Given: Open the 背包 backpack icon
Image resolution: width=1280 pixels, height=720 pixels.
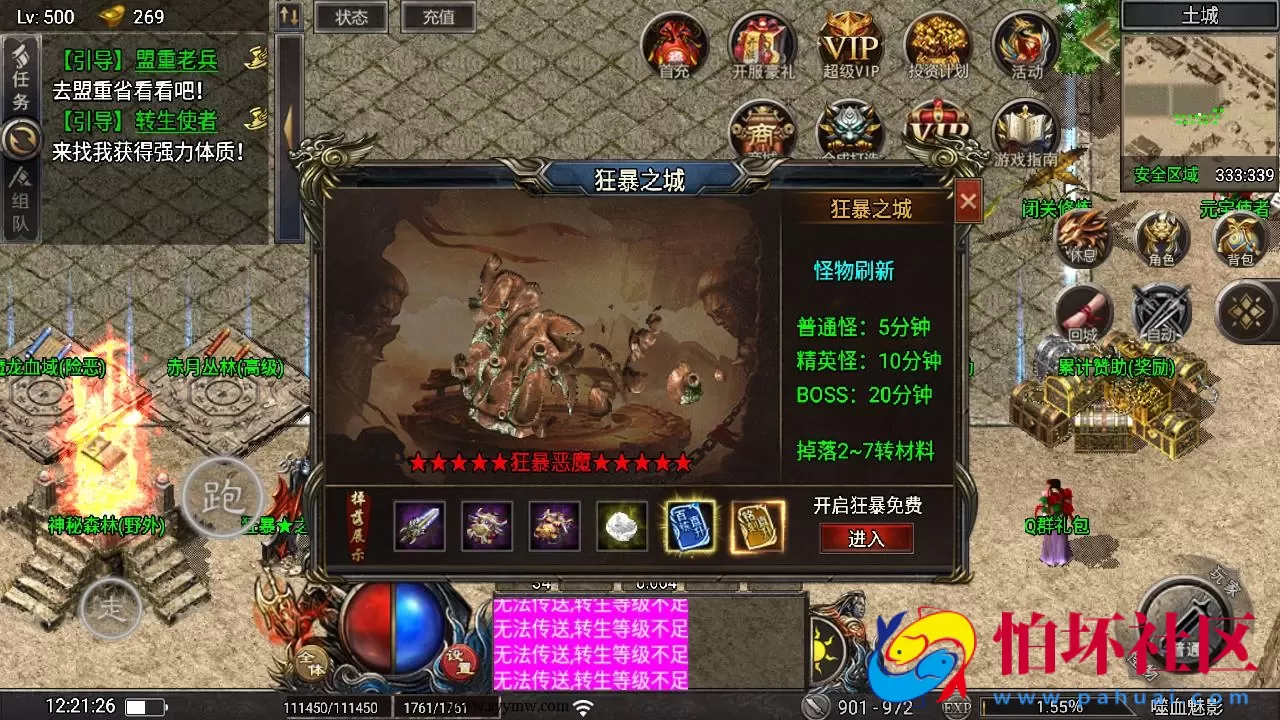Looking at the screenshot, I should click(1240, 237).
